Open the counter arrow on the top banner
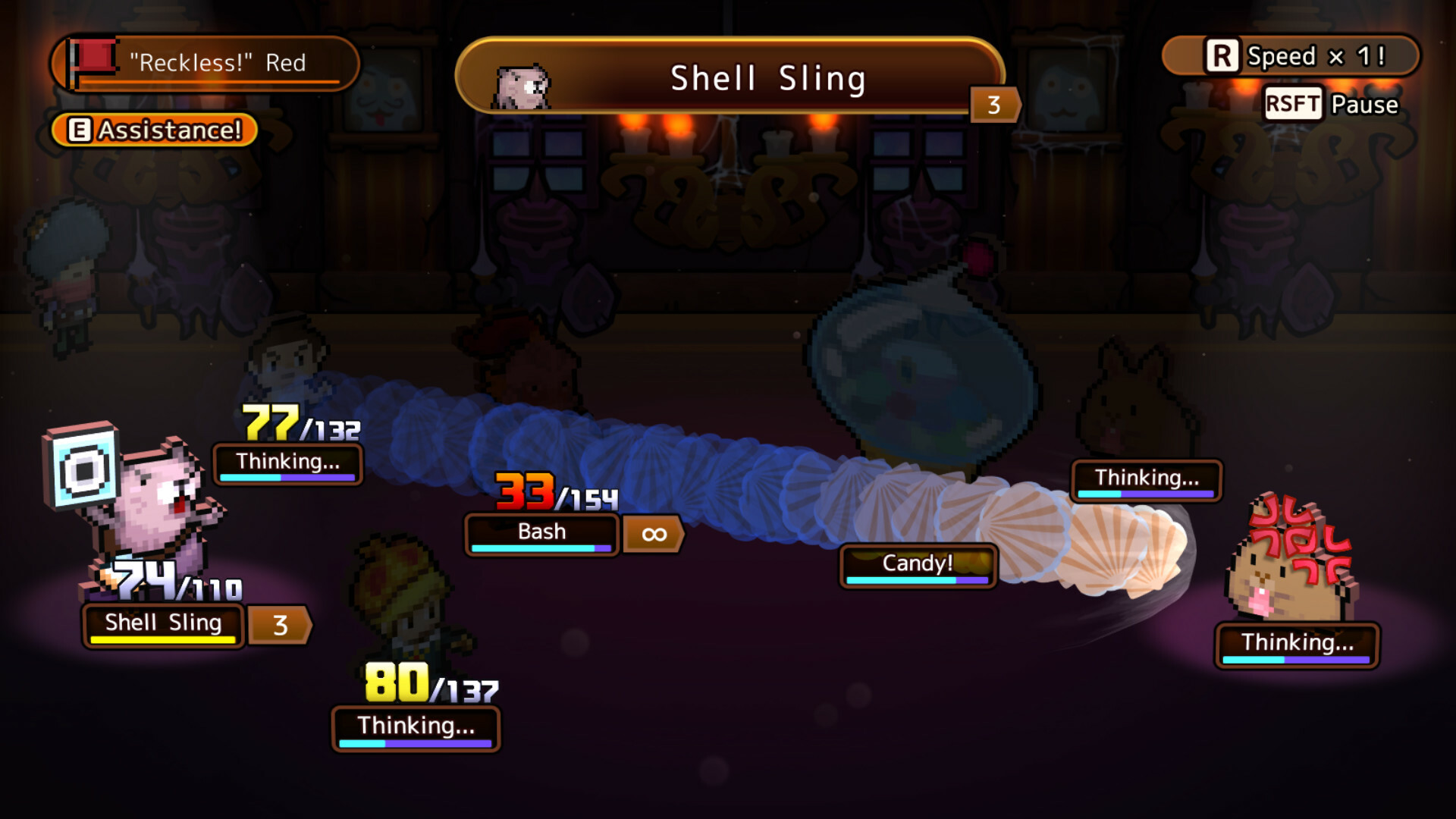The image size is (1456, 819). click(x=993, y=105)
